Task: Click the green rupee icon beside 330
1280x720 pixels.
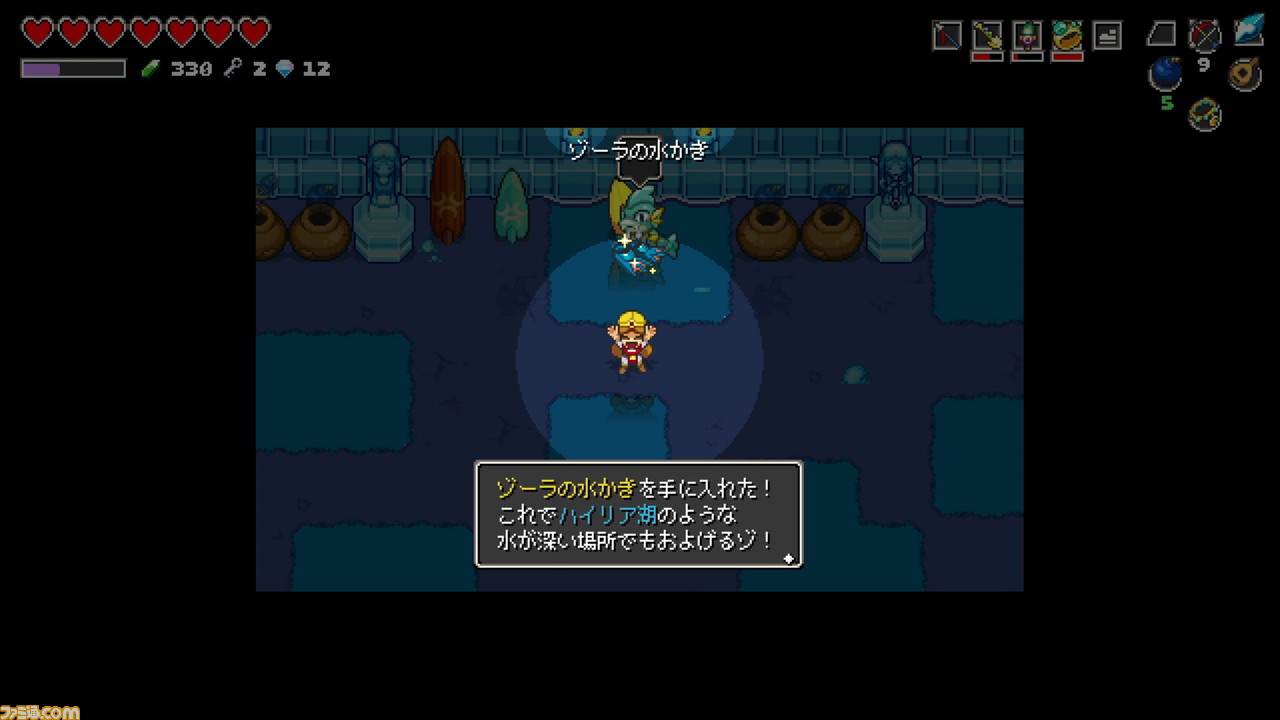Action: [x=152, y=67]
